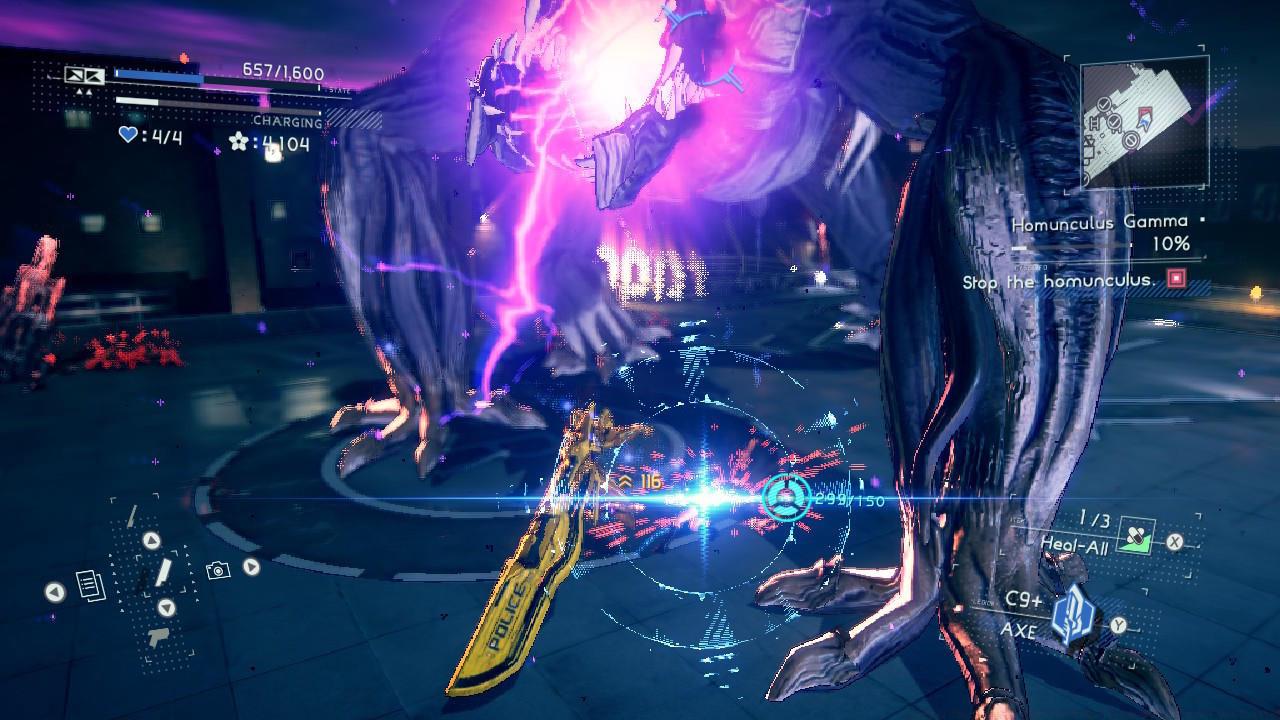This screenshot has width=1280, height=720.
Task: Click the pistol icon in the lower left
Action: click(158, 636)
